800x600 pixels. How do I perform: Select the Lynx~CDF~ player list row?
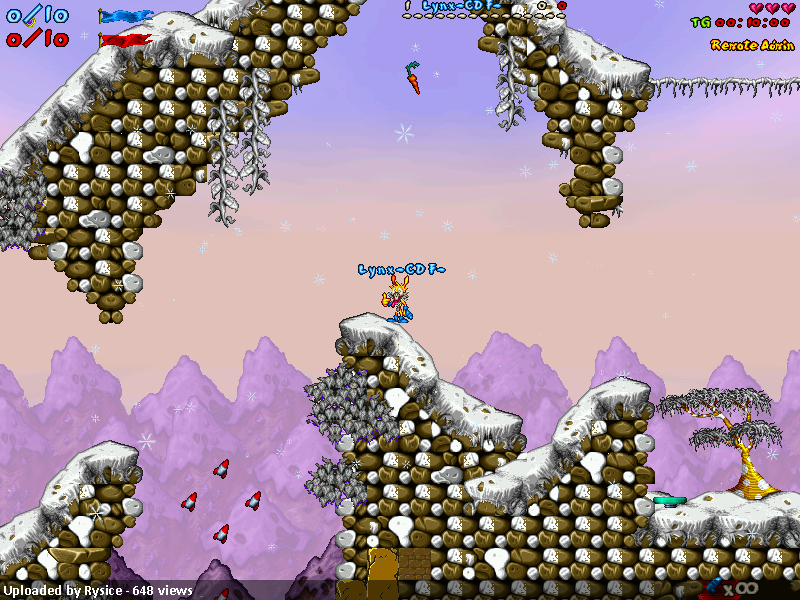(460, 6)
